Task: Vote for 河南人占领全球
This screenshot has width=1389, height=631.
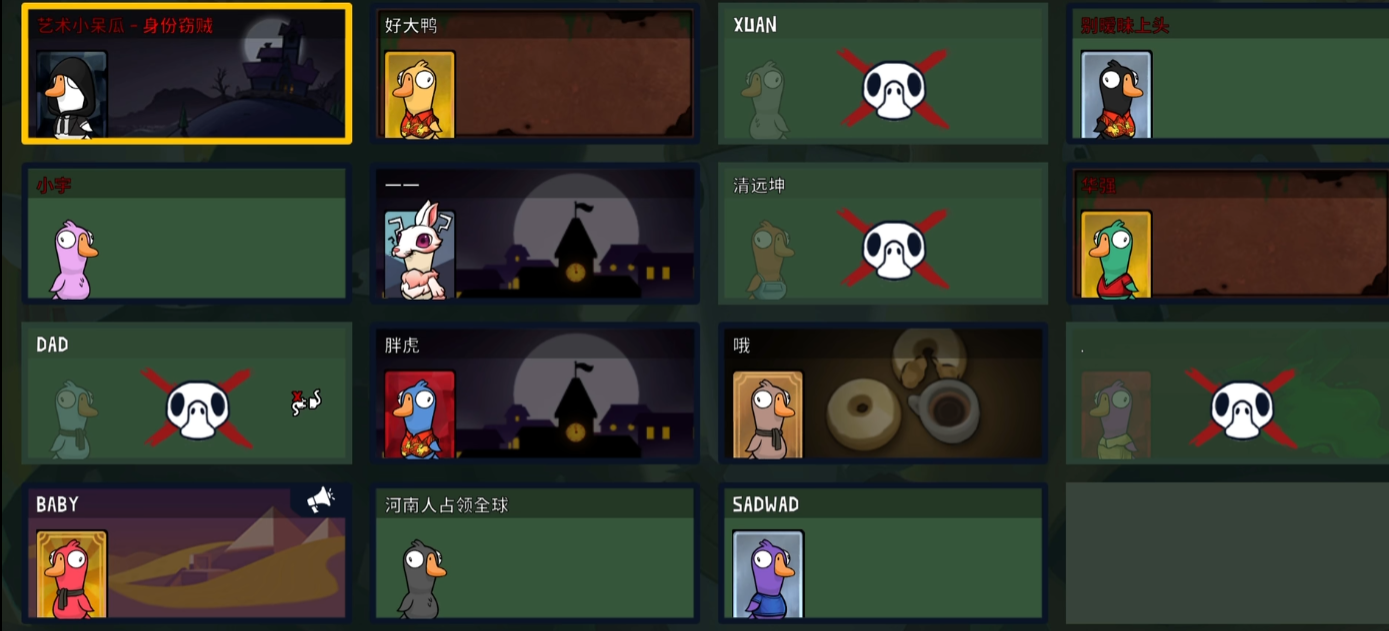Action: 535,553
